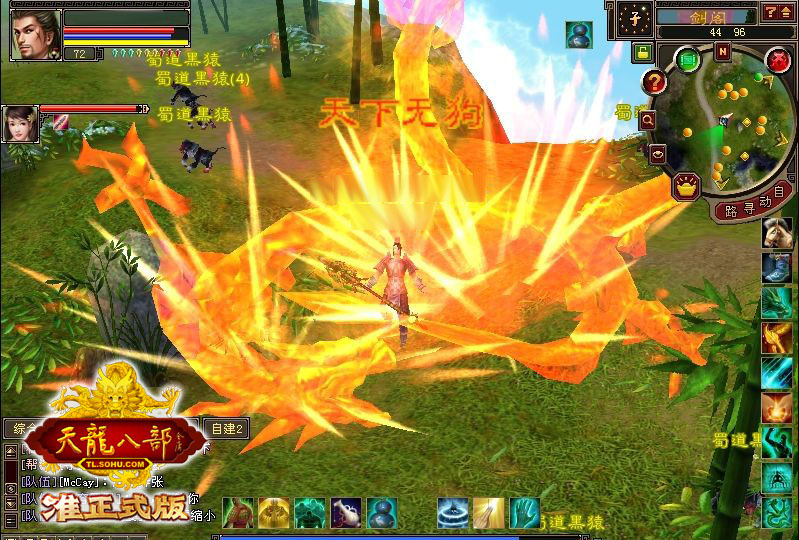This screenshot has height=540, width=799.
Task: Activate the green hand skill icon
Action: coord(524,513)
